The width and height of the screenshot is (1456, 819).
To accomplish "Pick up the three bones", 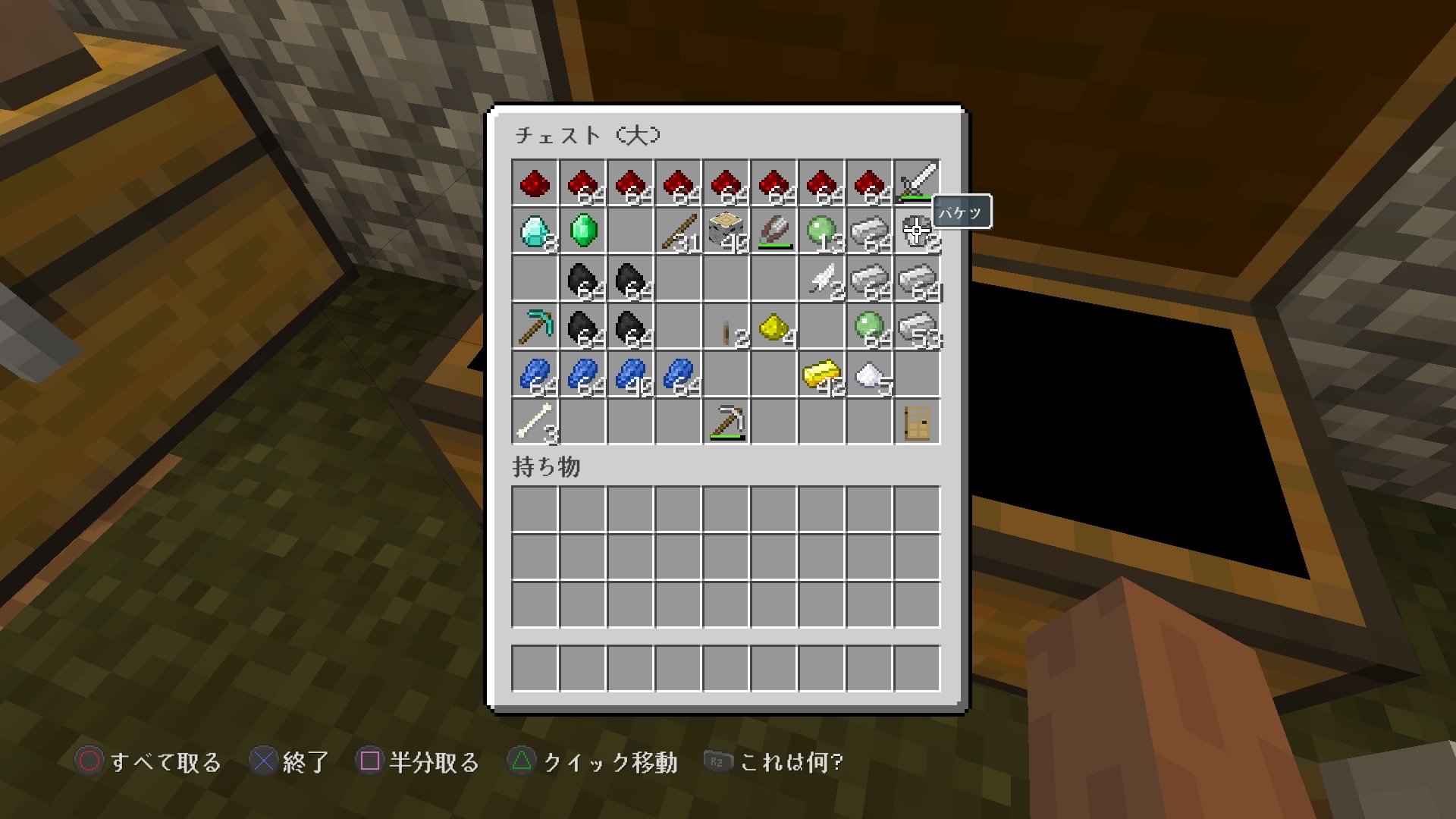I will 535,422.
